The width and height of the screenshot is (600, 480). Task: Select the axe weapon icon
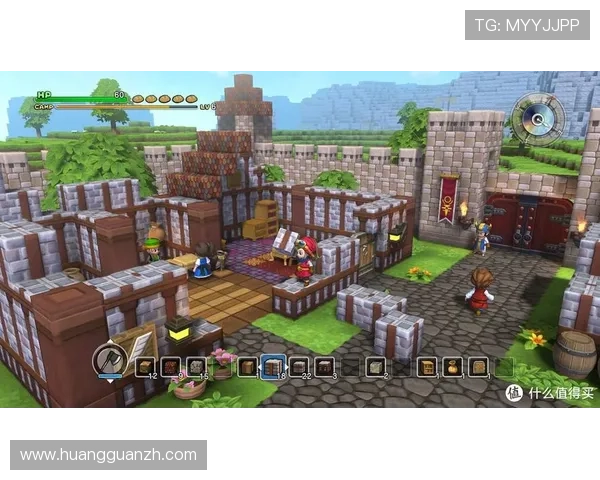click(109, 362)
